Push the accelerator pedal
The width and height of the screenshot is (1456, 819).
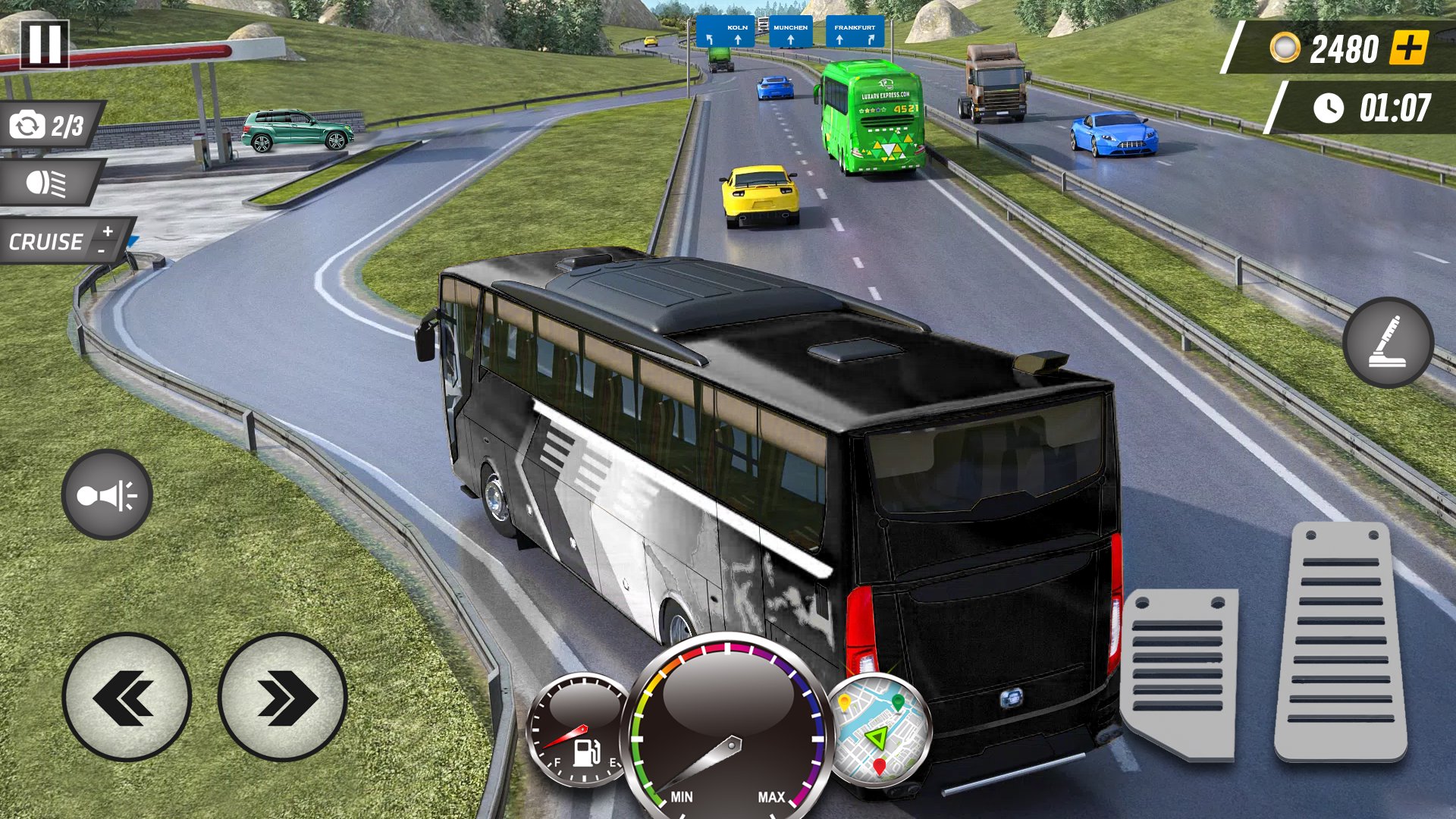(1341, 641)
